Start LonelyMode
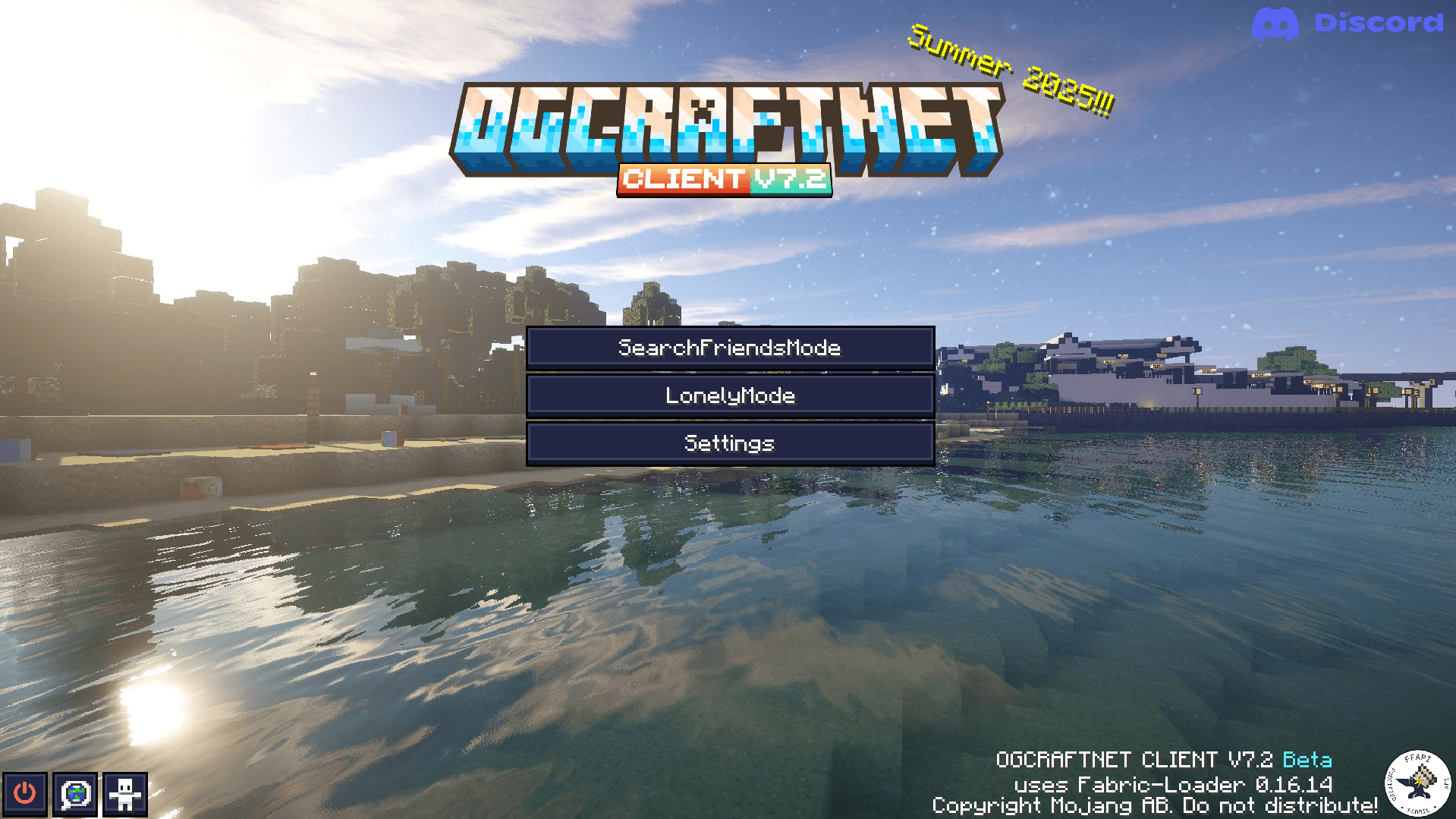Screen dimensions: 1456x819 (729, 395)
